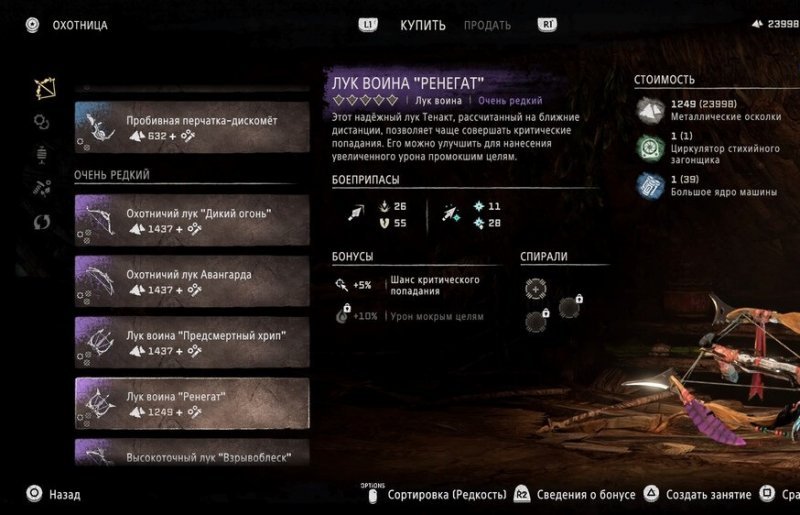Open the circular arrows buyback category
Image resolution: width=800 pixels, height=515 pixels.
pos(42,221)
